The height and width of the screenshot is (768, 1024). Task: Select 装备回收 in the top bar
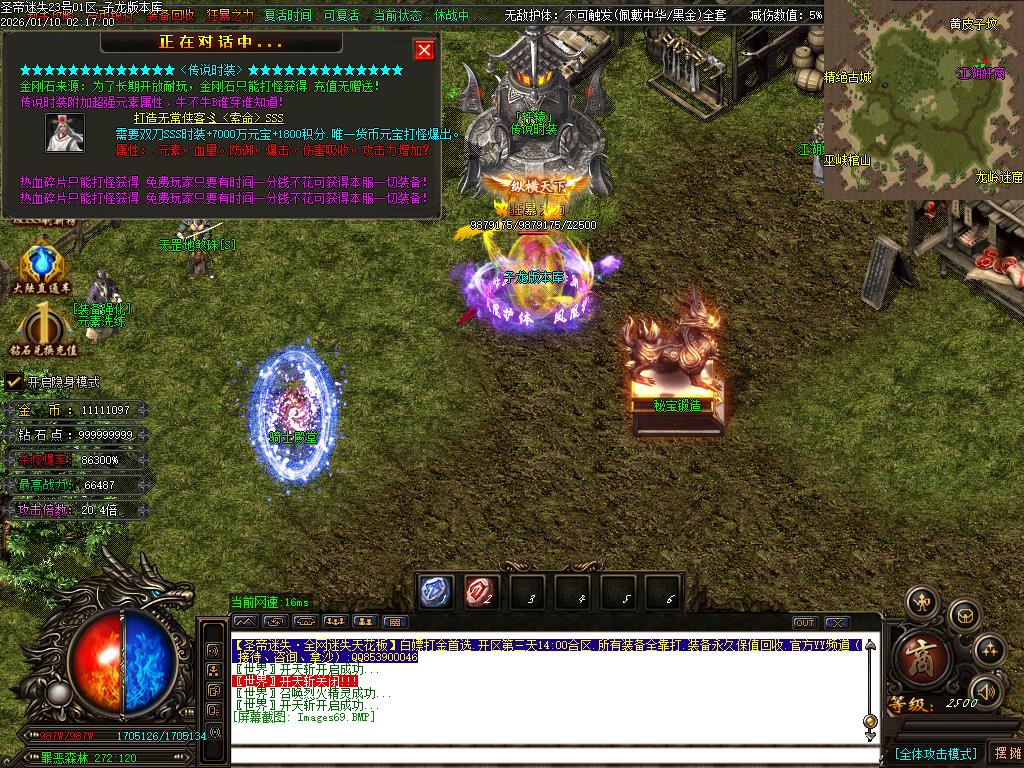click(x=170, y=16)
